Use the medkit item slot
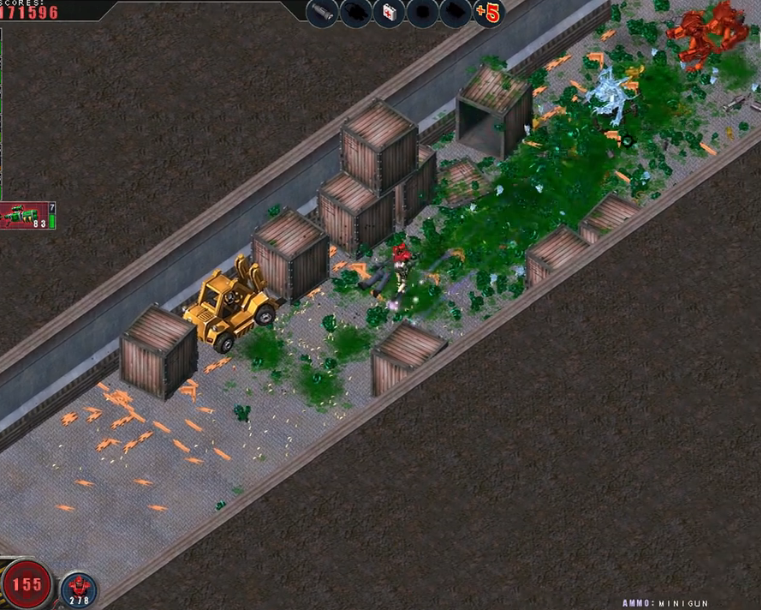Image resolution: width=761 pixels, height=610 pixels. coord(388,13)
